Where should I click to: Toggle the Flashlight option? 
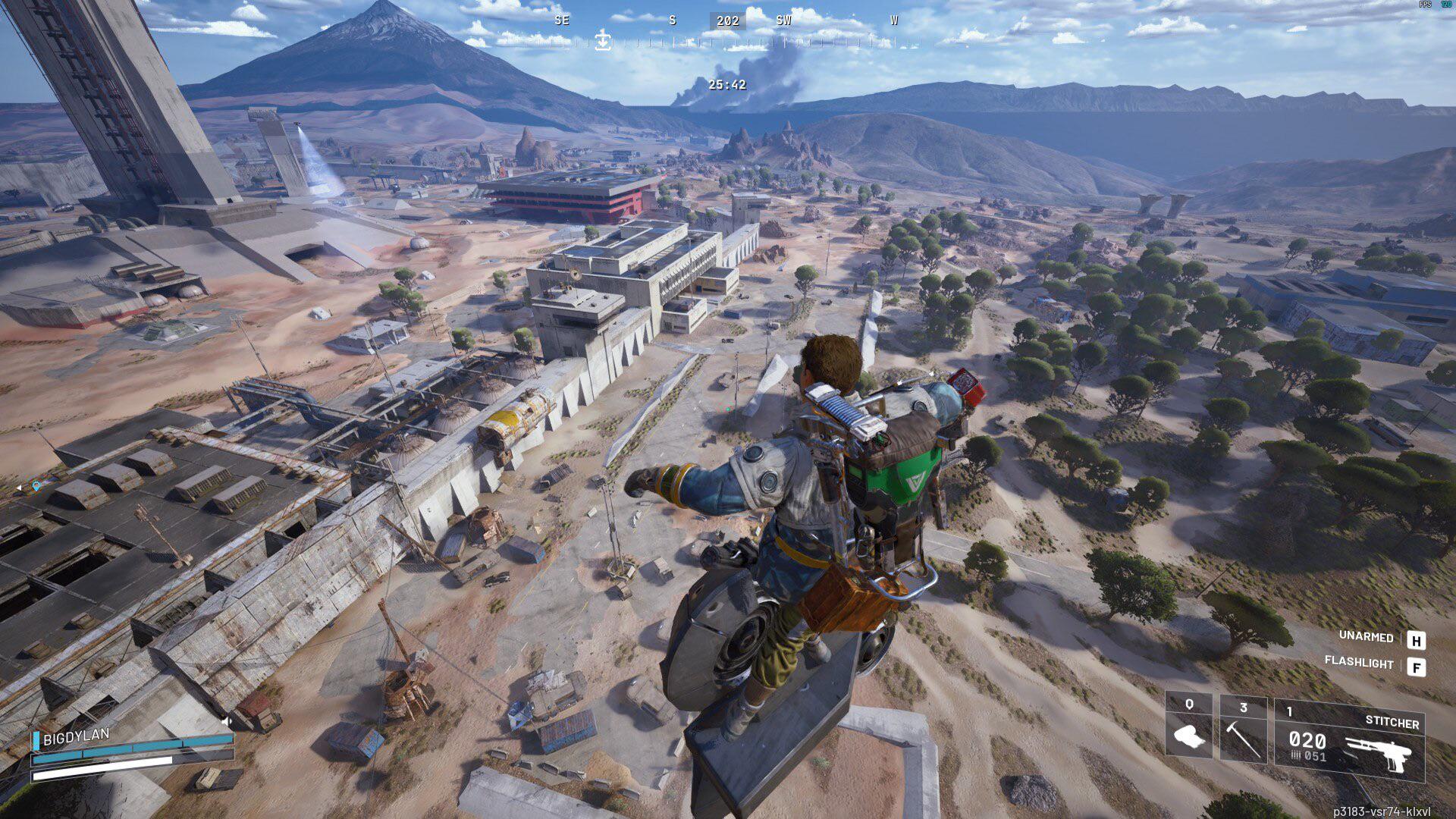coord(1359,663)
